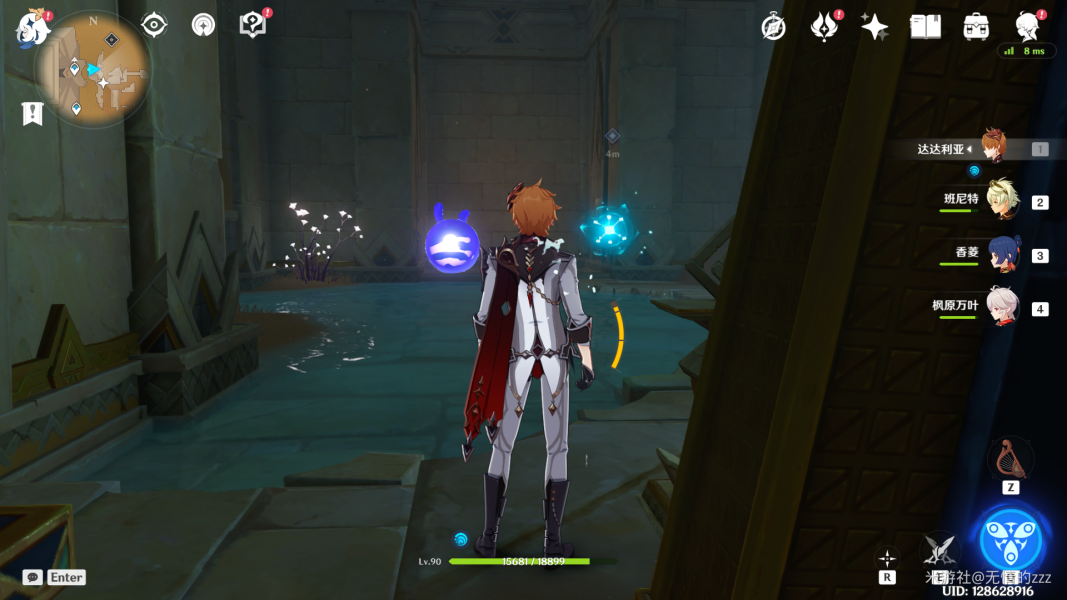Open the backpack inventory
The image size is (1067, 600).
pos(976,27)
